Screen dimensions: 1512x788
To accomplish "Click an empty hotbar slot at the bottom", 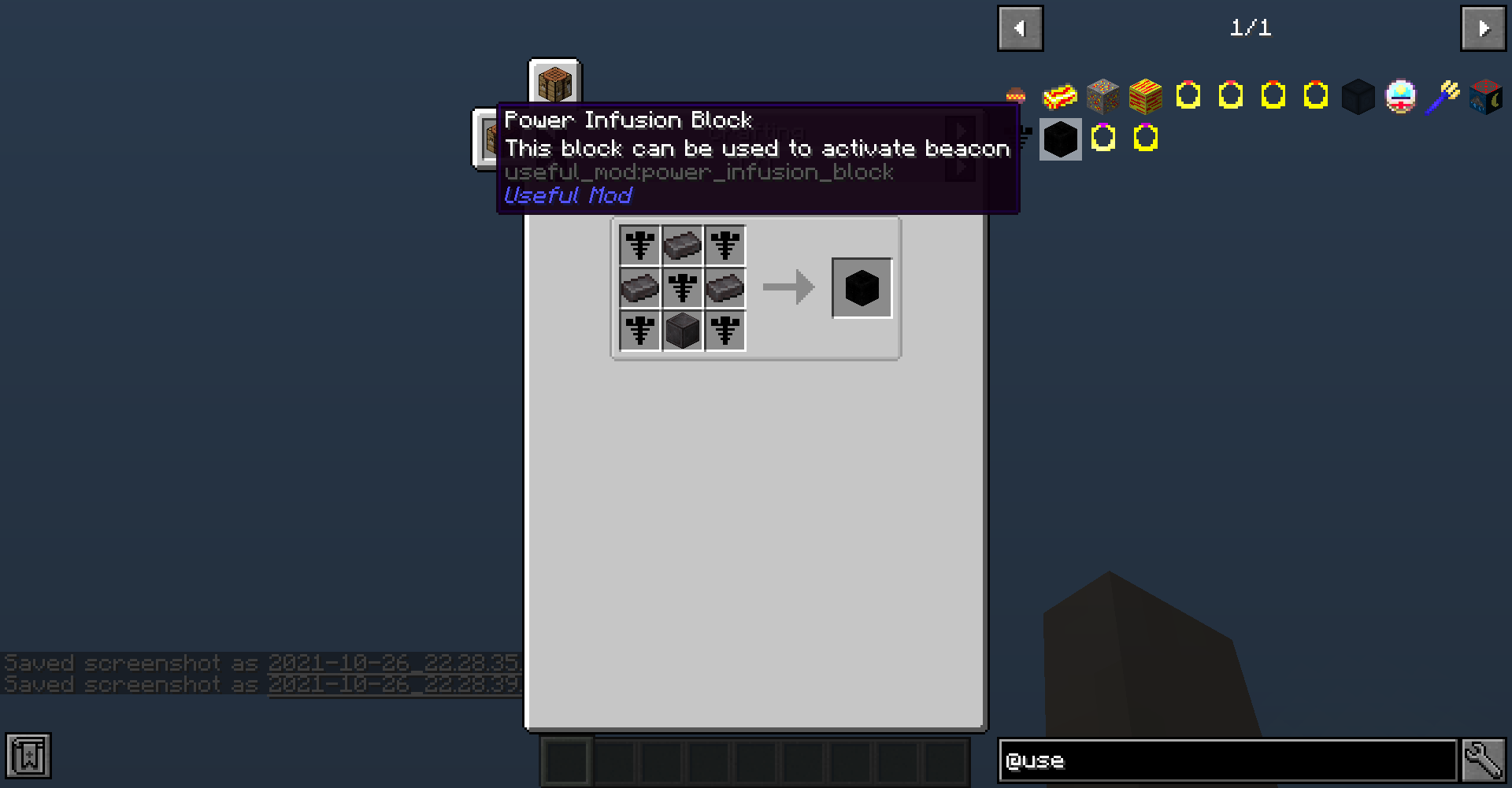I will 614,760.
